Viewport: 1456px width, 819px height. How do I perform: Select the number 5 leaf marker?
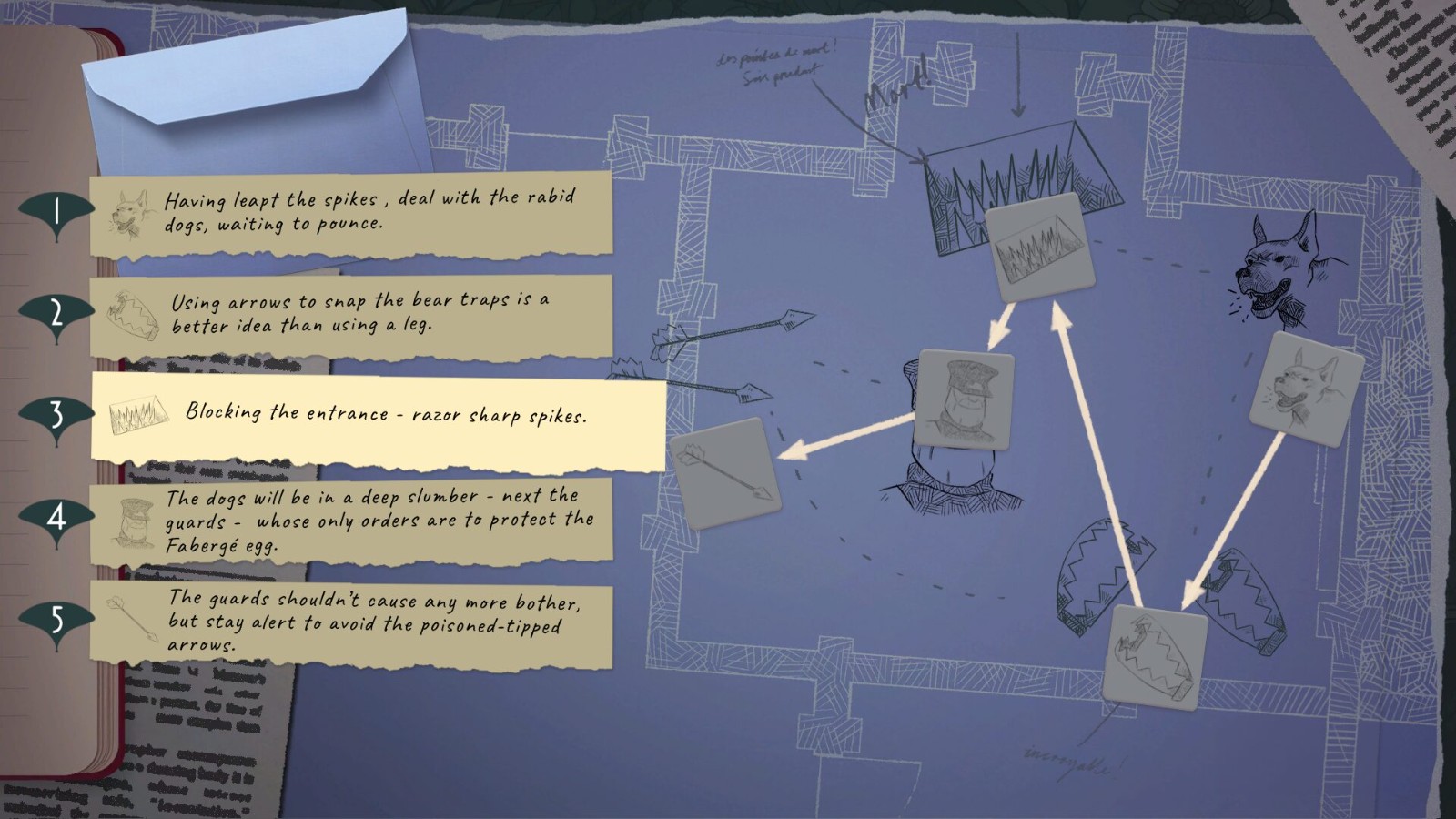[56, 621]
